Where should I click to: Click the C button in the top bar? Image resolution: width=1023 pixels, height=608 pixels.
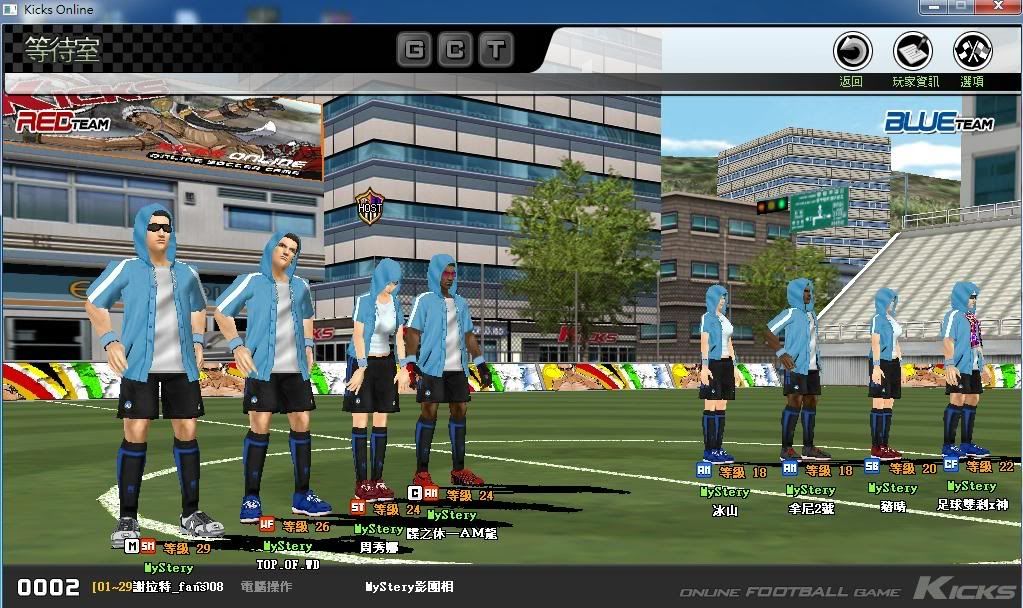[x=454, y=50]
